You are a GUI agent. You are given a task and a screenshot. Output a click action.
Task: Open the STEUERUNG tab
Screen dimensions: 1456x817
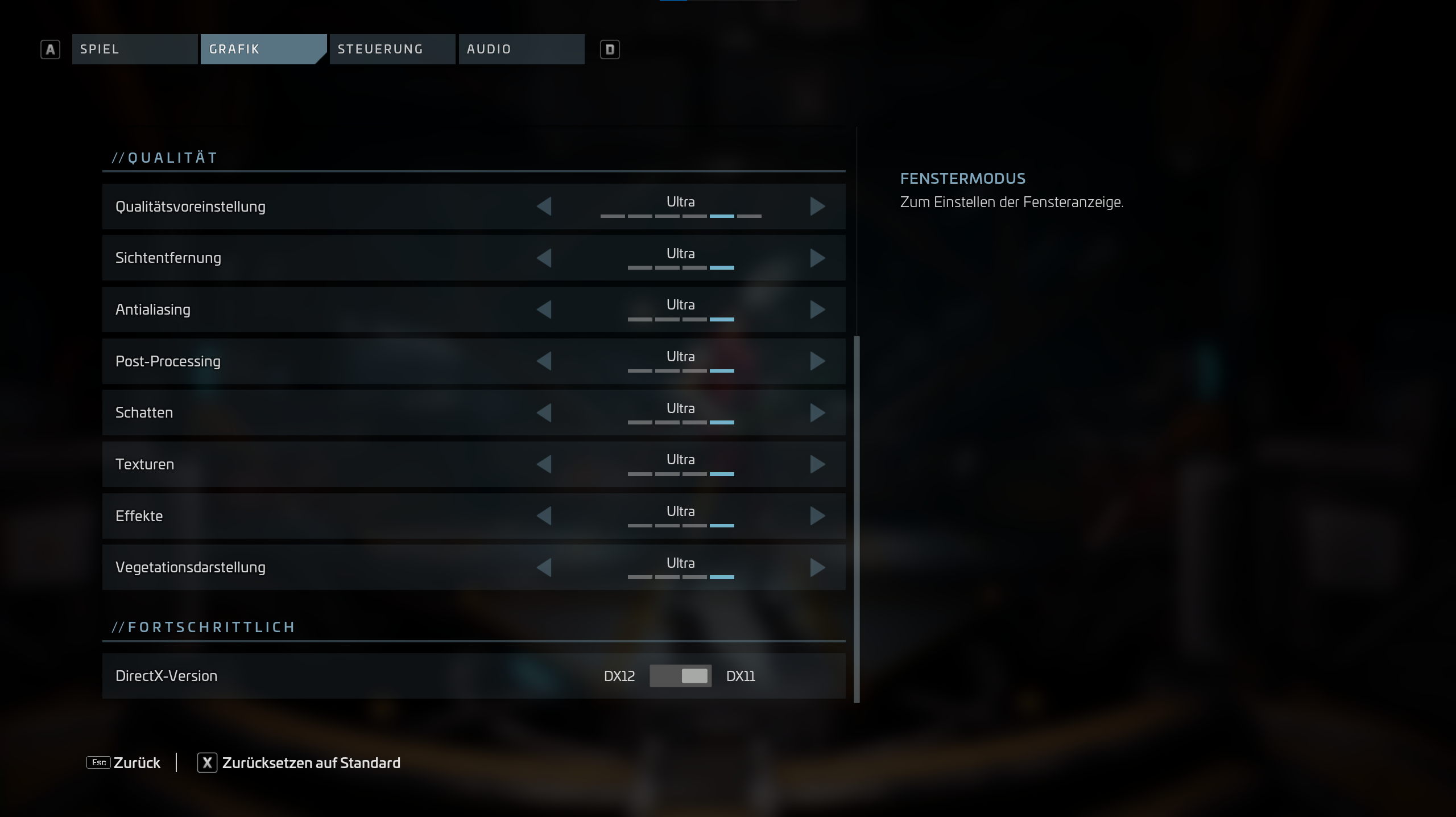click(x=392, y=49)
